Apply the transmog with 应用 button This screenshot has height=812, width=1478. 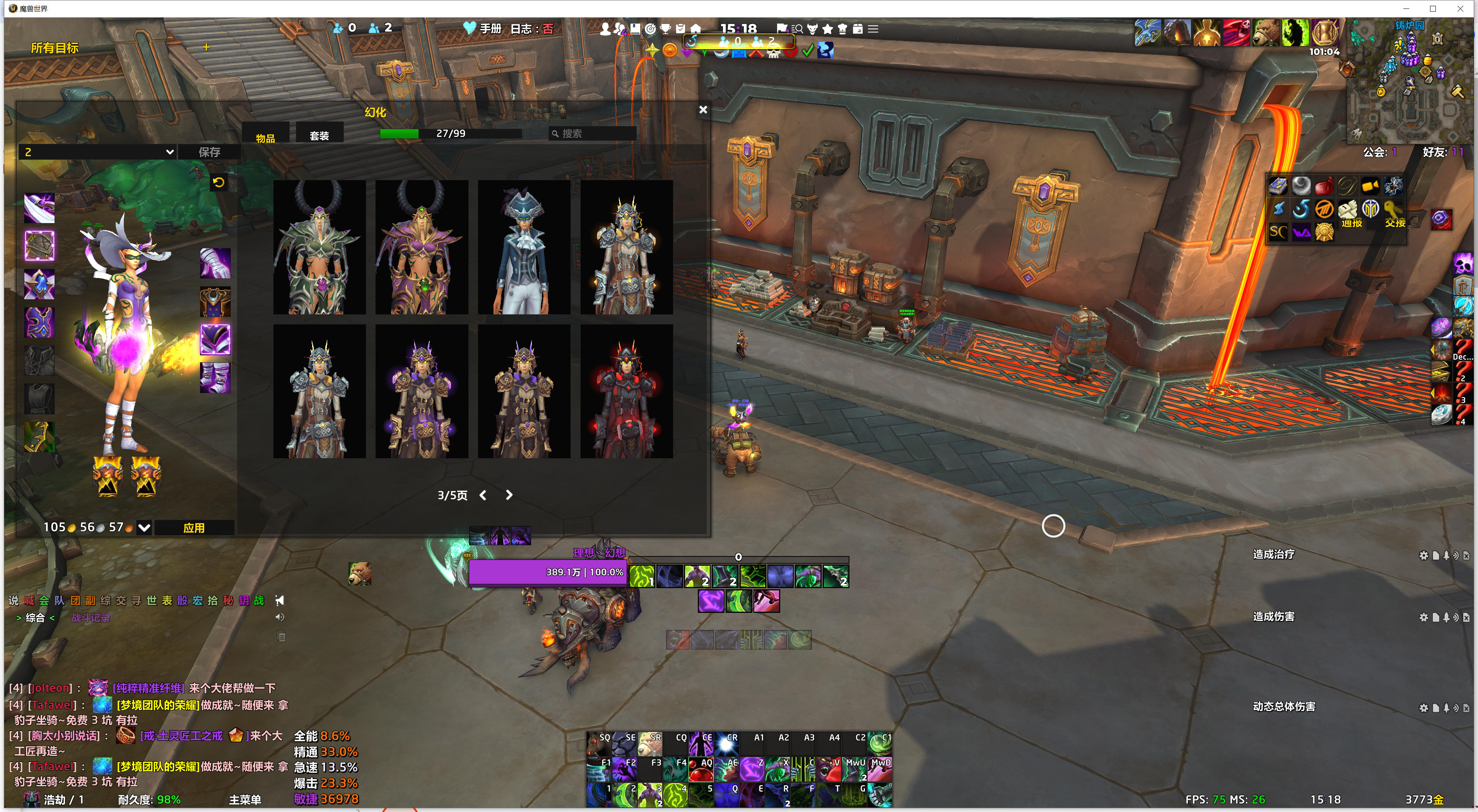(x=194, y=527)
